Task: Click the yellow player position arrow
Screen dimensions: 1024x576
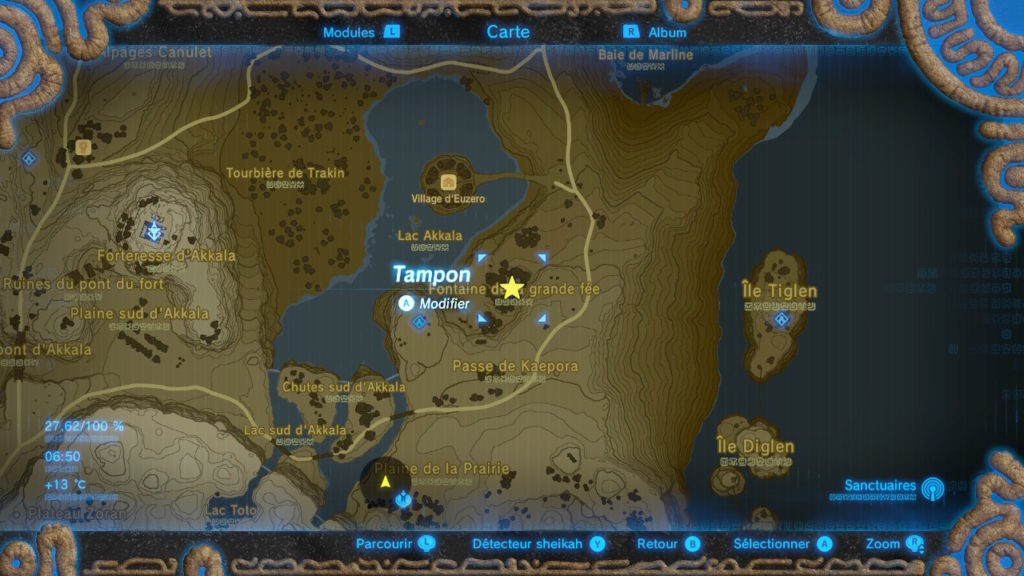Action: point(385,481)
